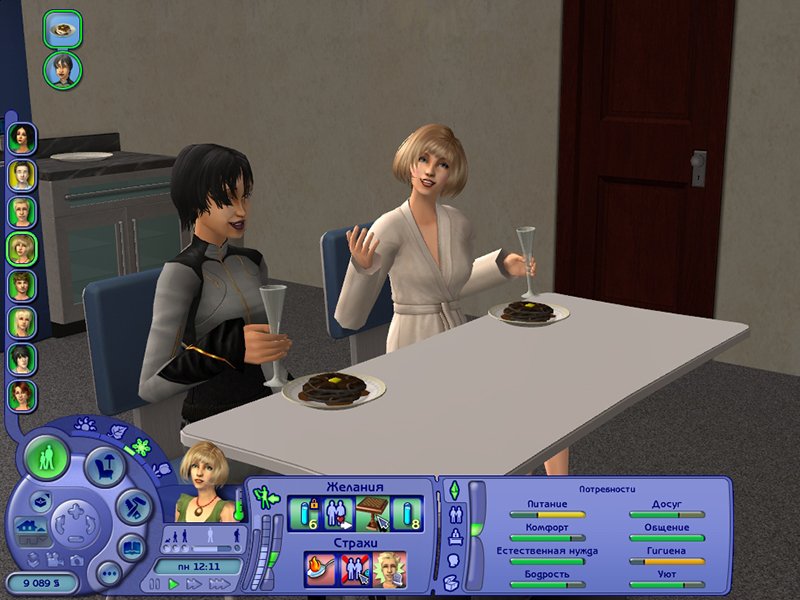This screenshot has height=600, width=800.
Task: Switch to Live mode button
Action: [46, 458]
